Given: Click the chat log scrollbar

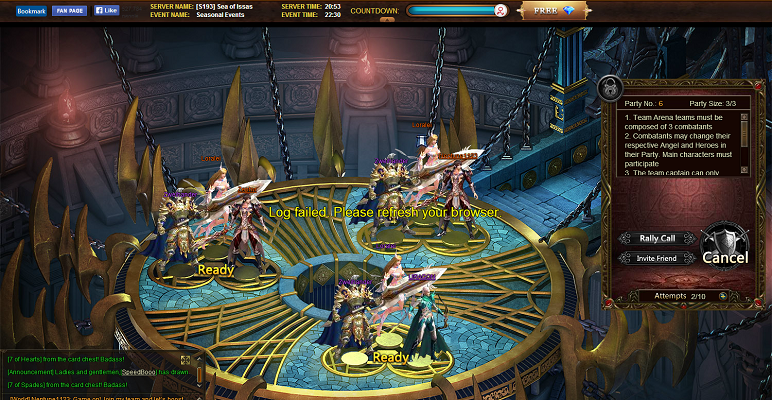Looking at the screenshot, I should pyautogui.click(x=199, y=374).
